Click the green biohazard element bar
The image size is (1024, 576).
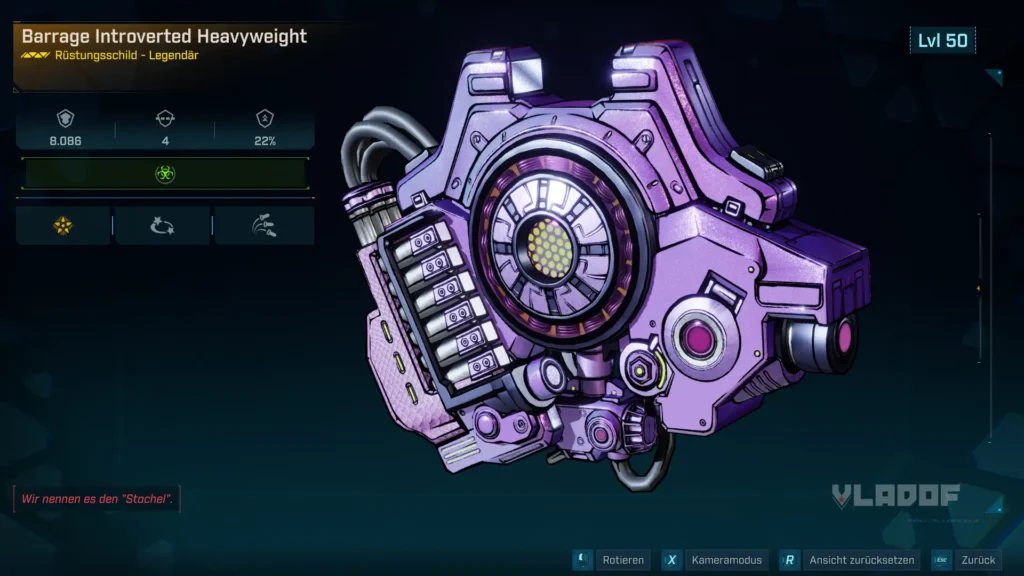click(165, 173)
